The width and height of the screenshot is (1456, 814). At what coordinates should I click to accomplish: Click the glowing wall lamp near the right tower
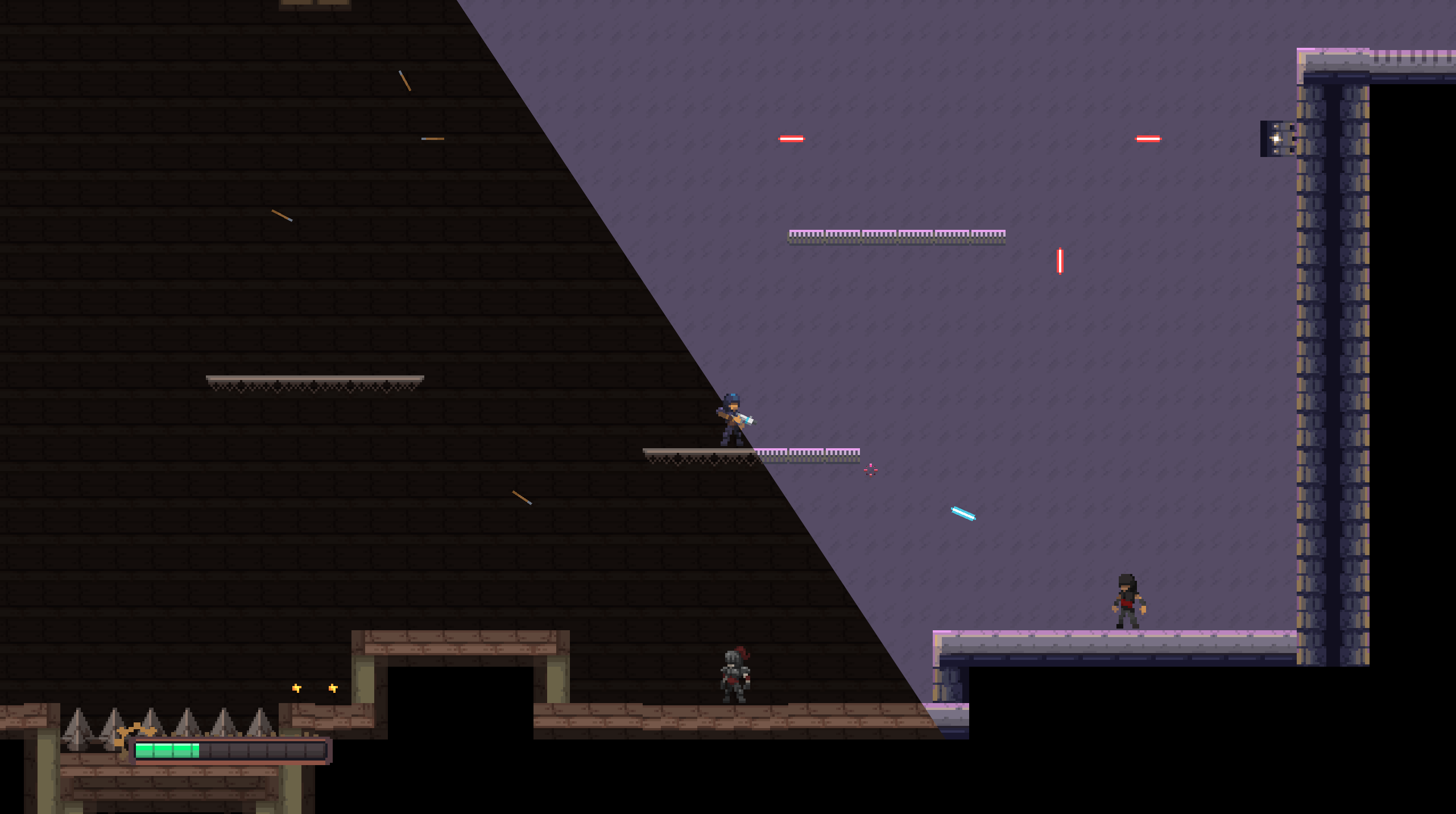(x=1277, y=139)
